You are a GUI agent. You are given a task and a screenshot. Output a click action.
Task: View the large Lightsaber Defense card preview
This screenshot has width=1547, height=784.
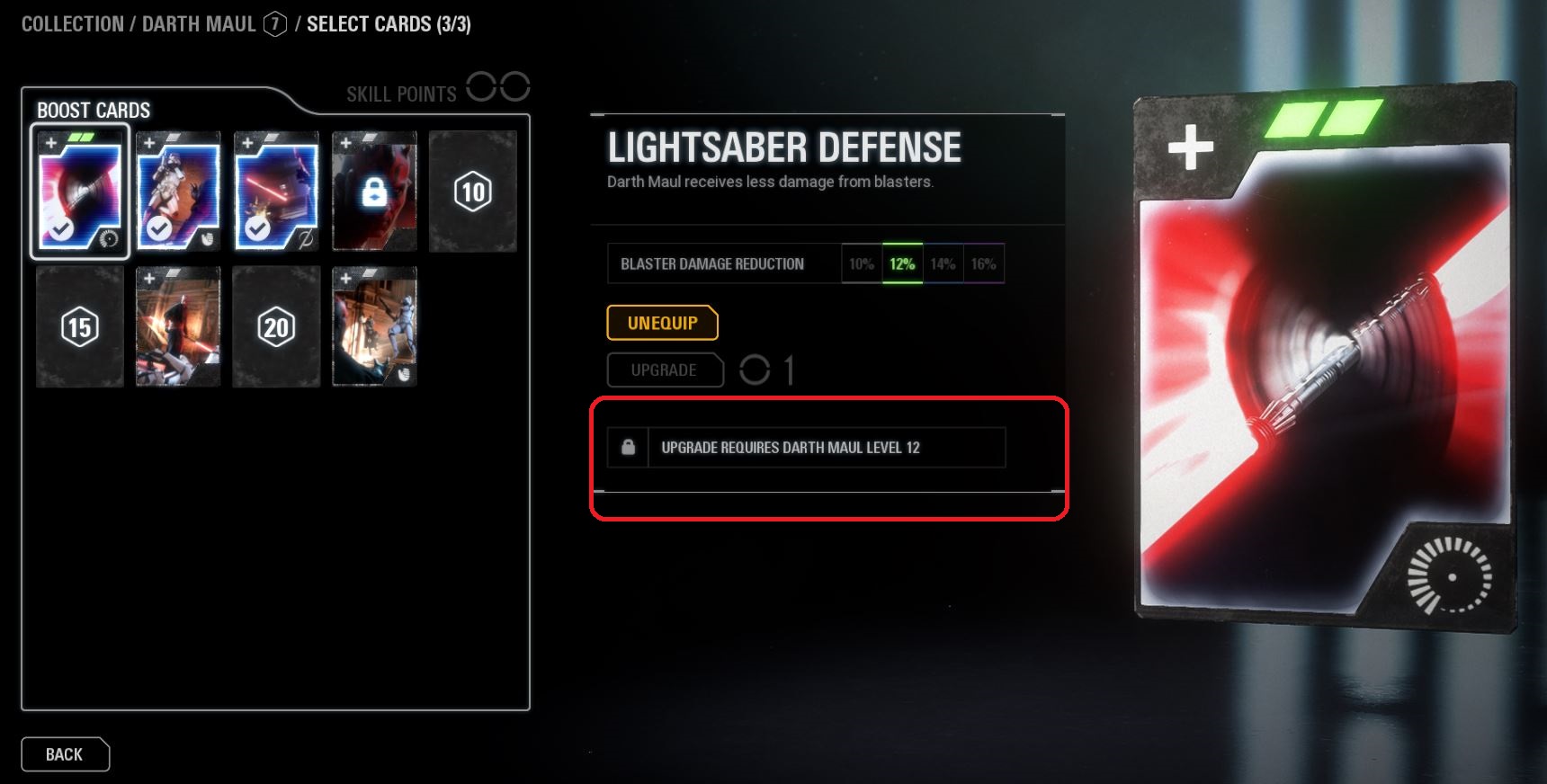click(1322, 360)
